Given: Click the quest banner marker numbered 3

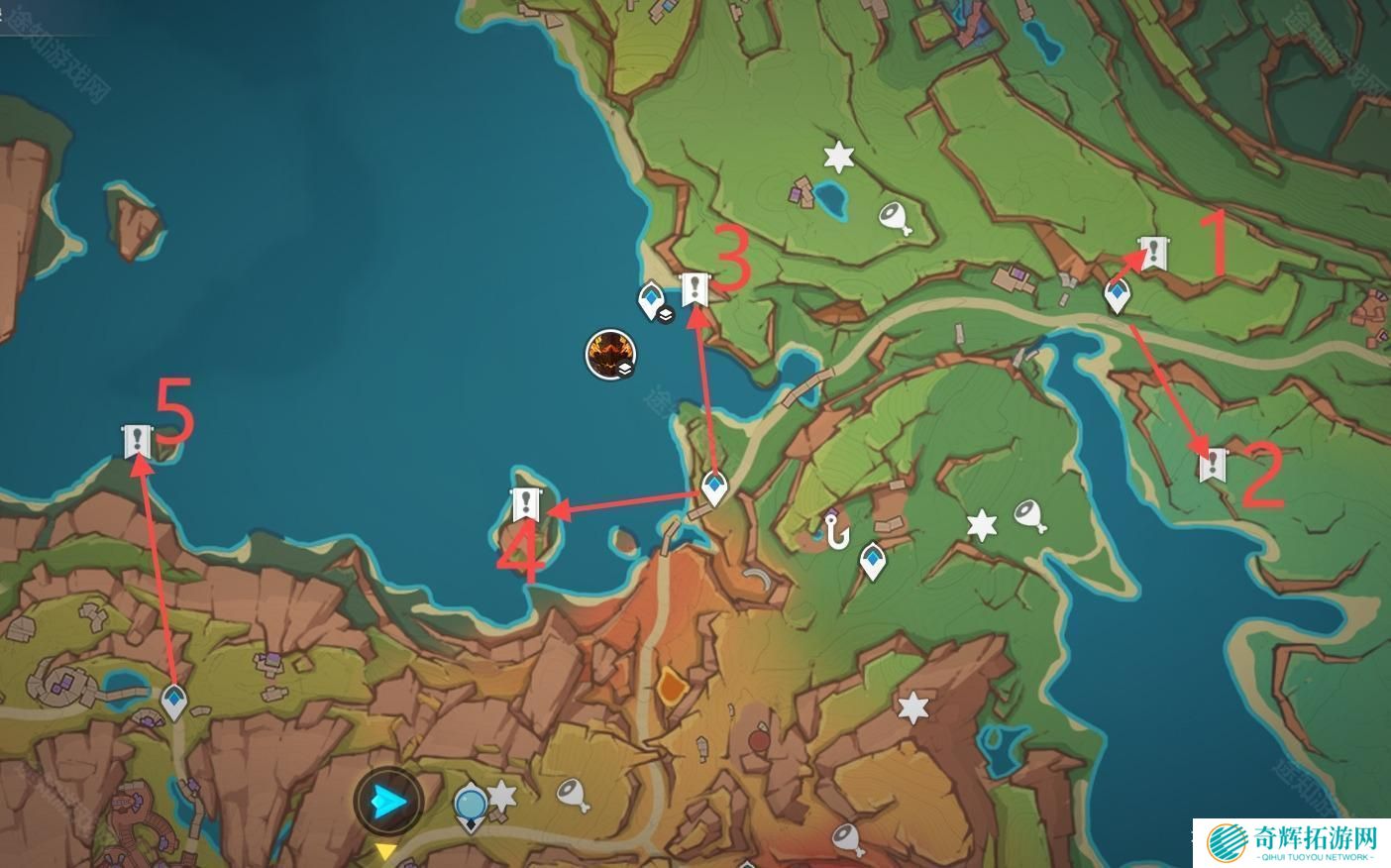Looking at the screenshot, I should coord(696,289).
